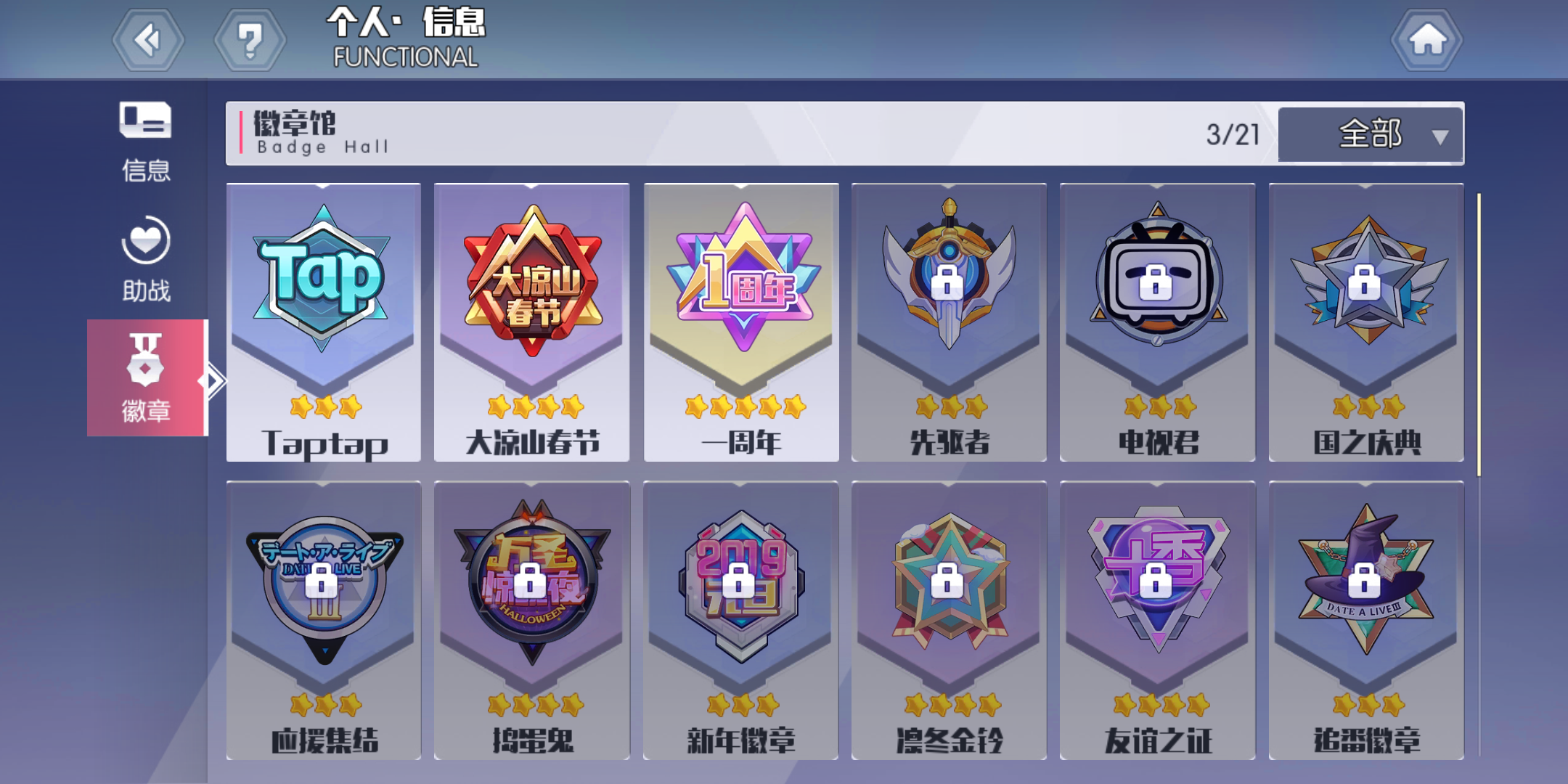Image resolution: width=1568 pixels, height=784 pixels.
Task: Open the help panel via question mark icon
Action: click(x=250, y=40)
